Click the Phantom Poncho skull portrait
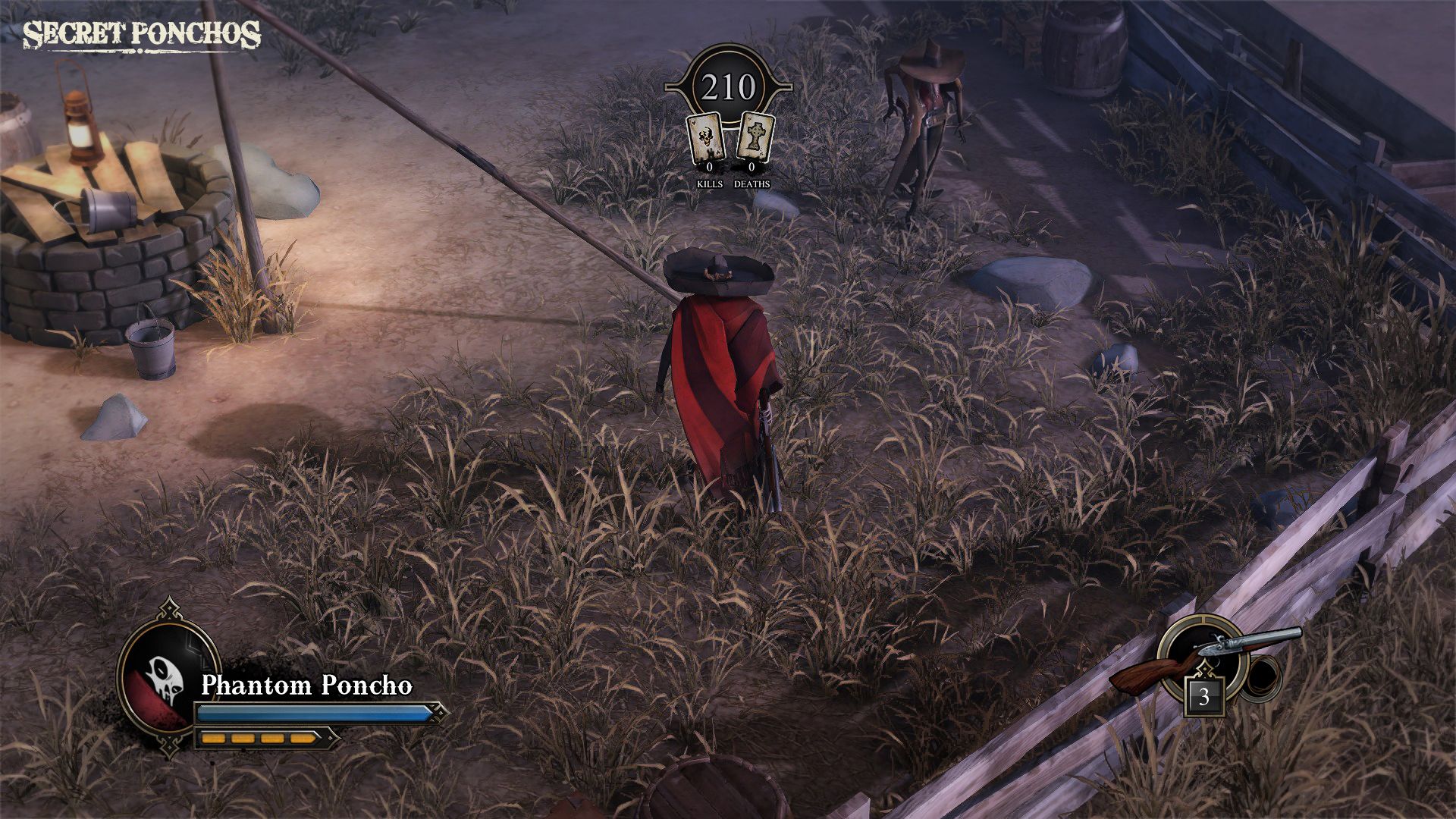 coord(163,677)
